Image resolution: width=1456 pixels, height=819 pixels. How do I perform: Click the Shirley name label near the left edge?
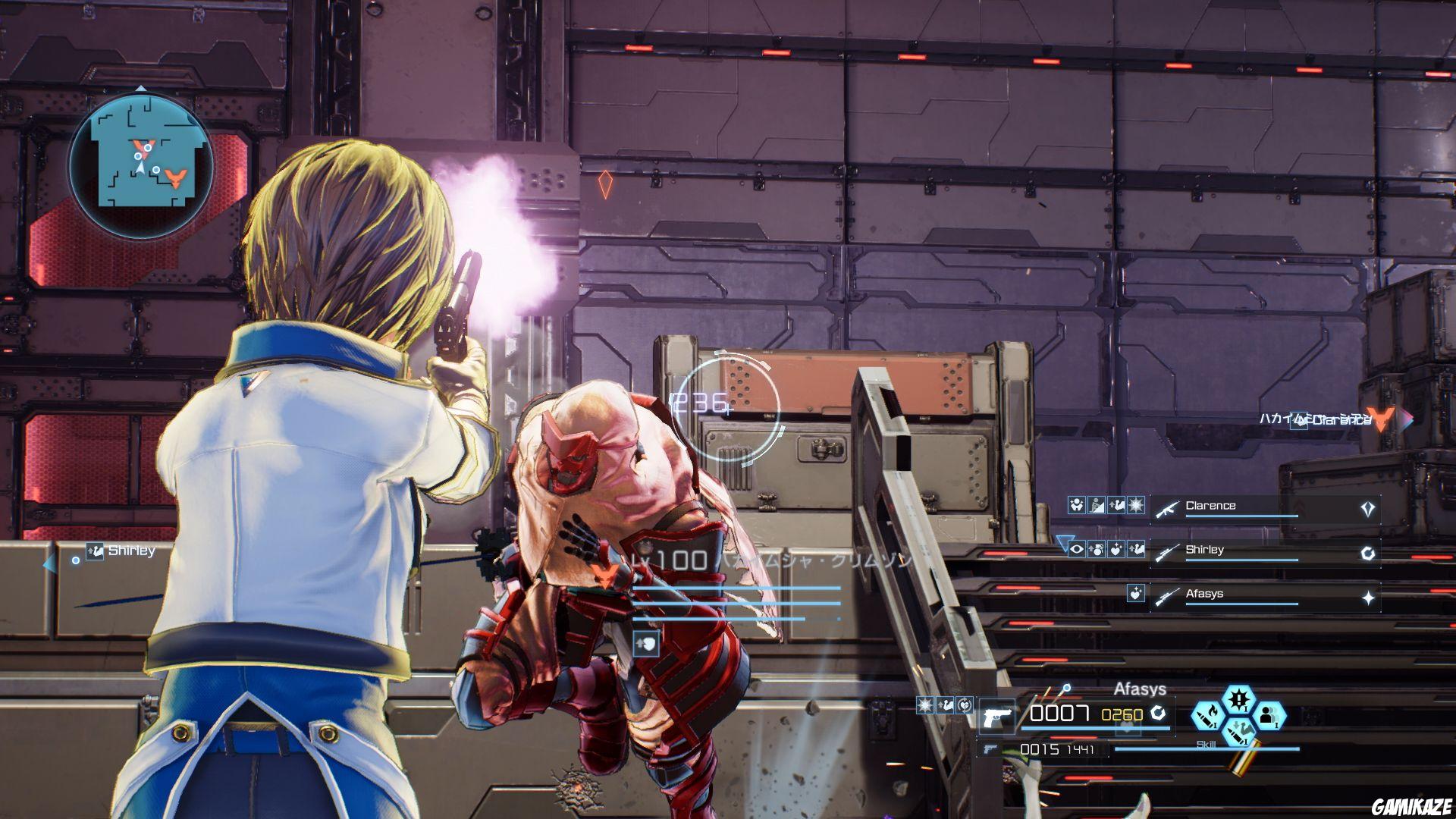133,551
